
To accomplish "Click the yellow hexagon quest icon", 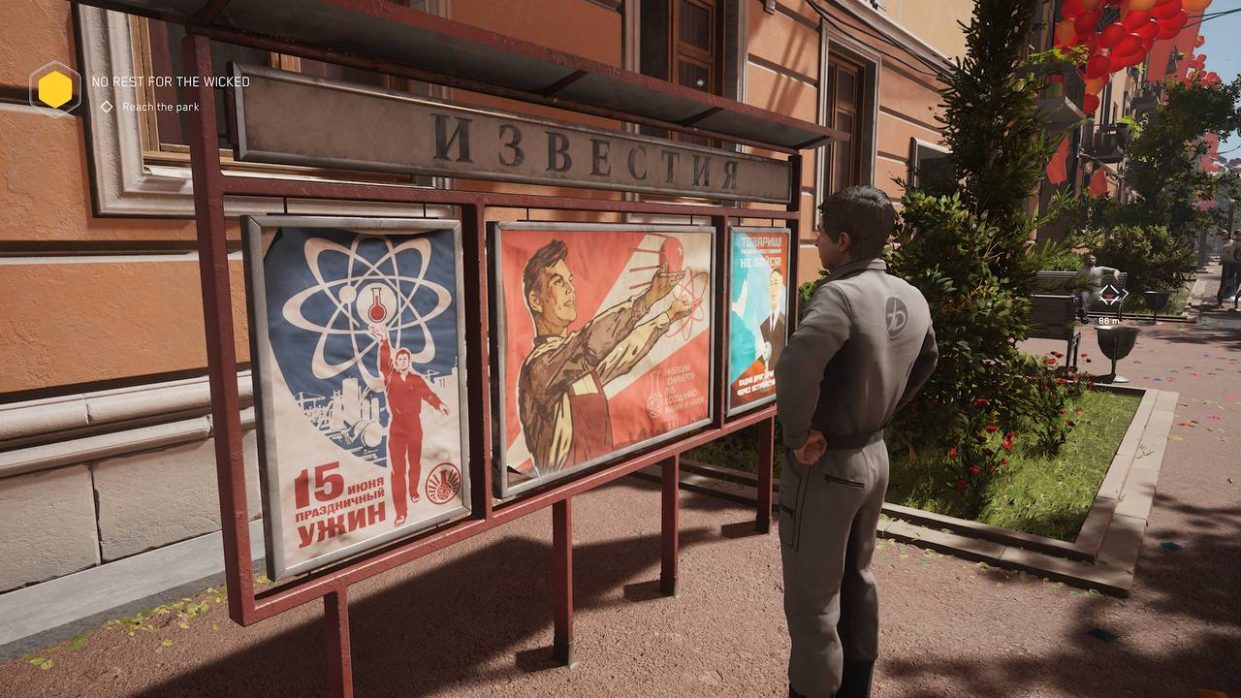I will coord(55,90).
